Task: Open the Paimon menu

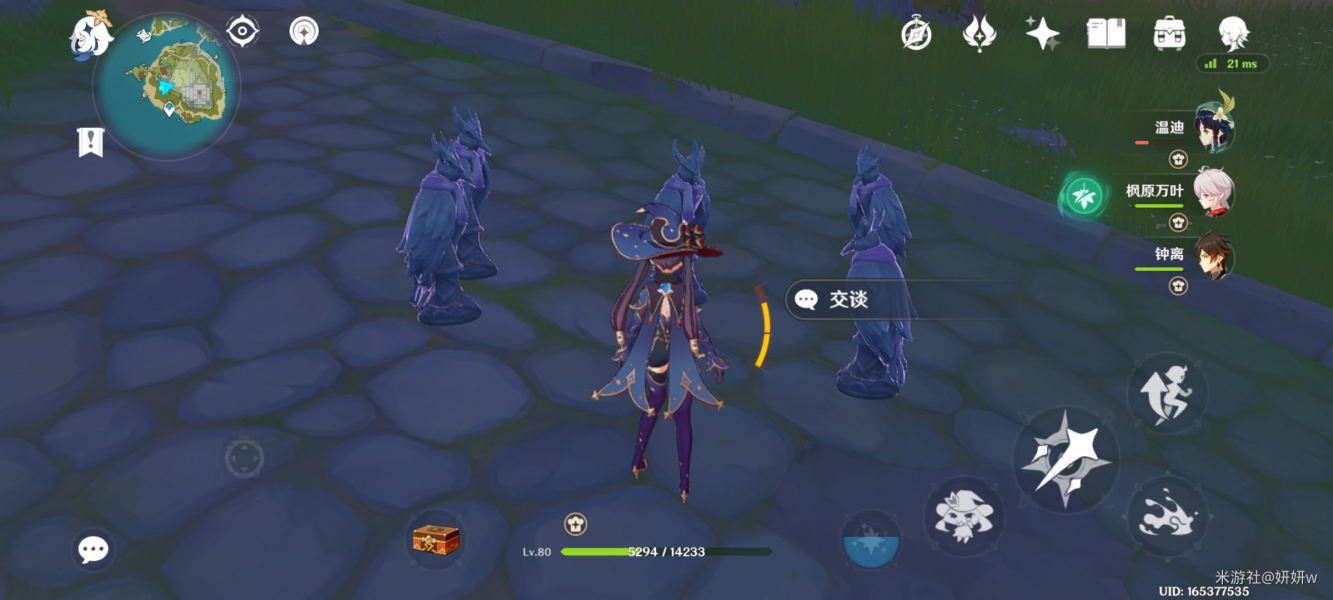Action: pyautogui.click(x=91, y=35)
